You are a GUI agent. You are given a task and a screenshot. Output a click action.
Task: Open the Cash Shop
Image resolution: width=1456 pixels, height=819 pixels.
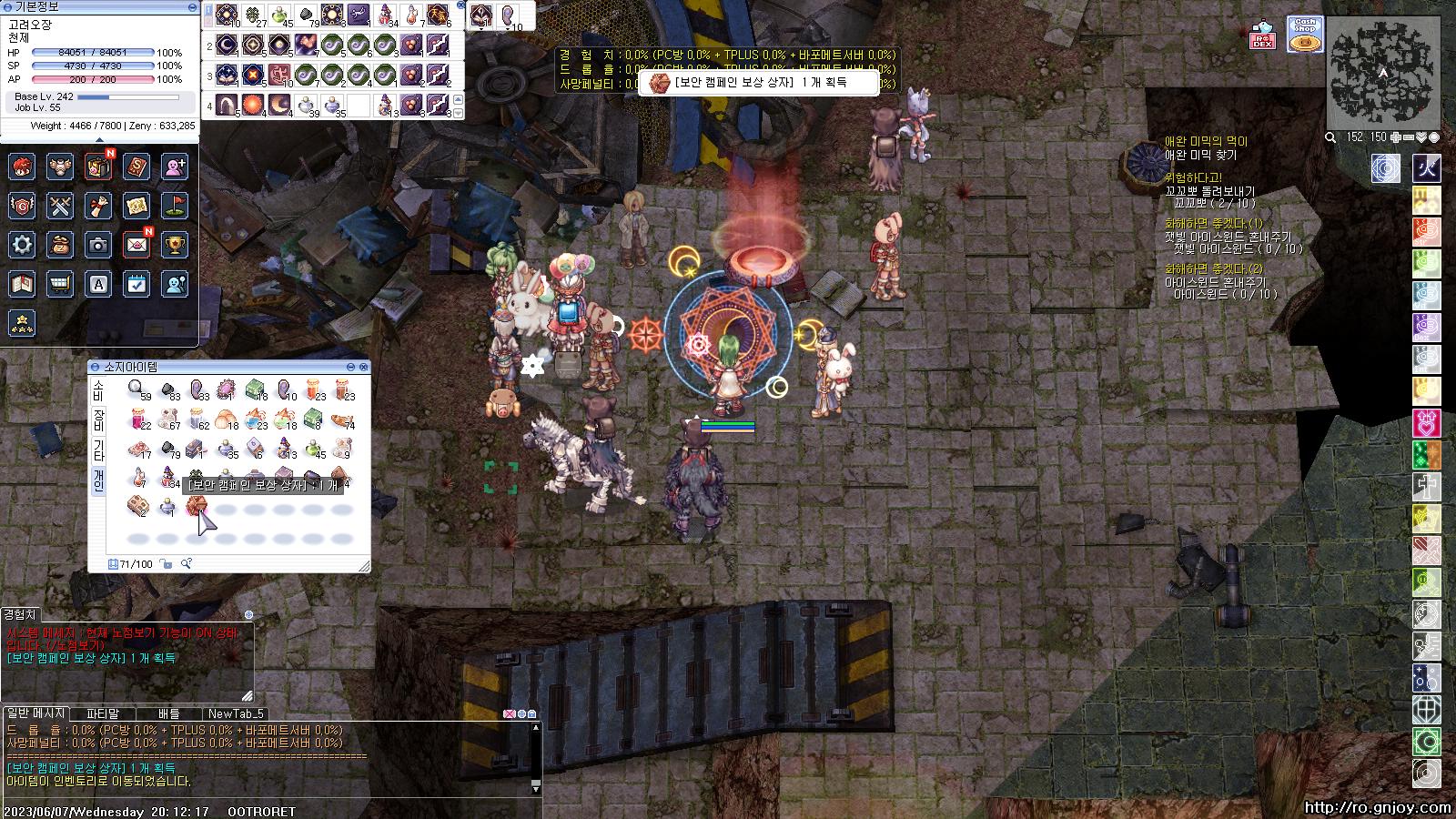1304,34
